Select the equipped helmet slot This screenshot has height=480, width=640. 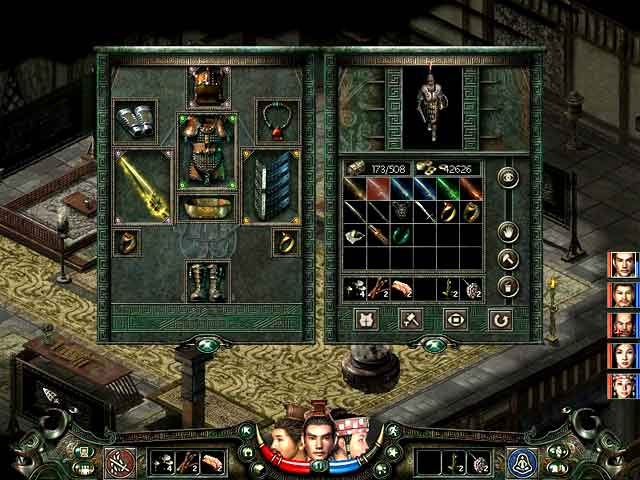(208, 85)
